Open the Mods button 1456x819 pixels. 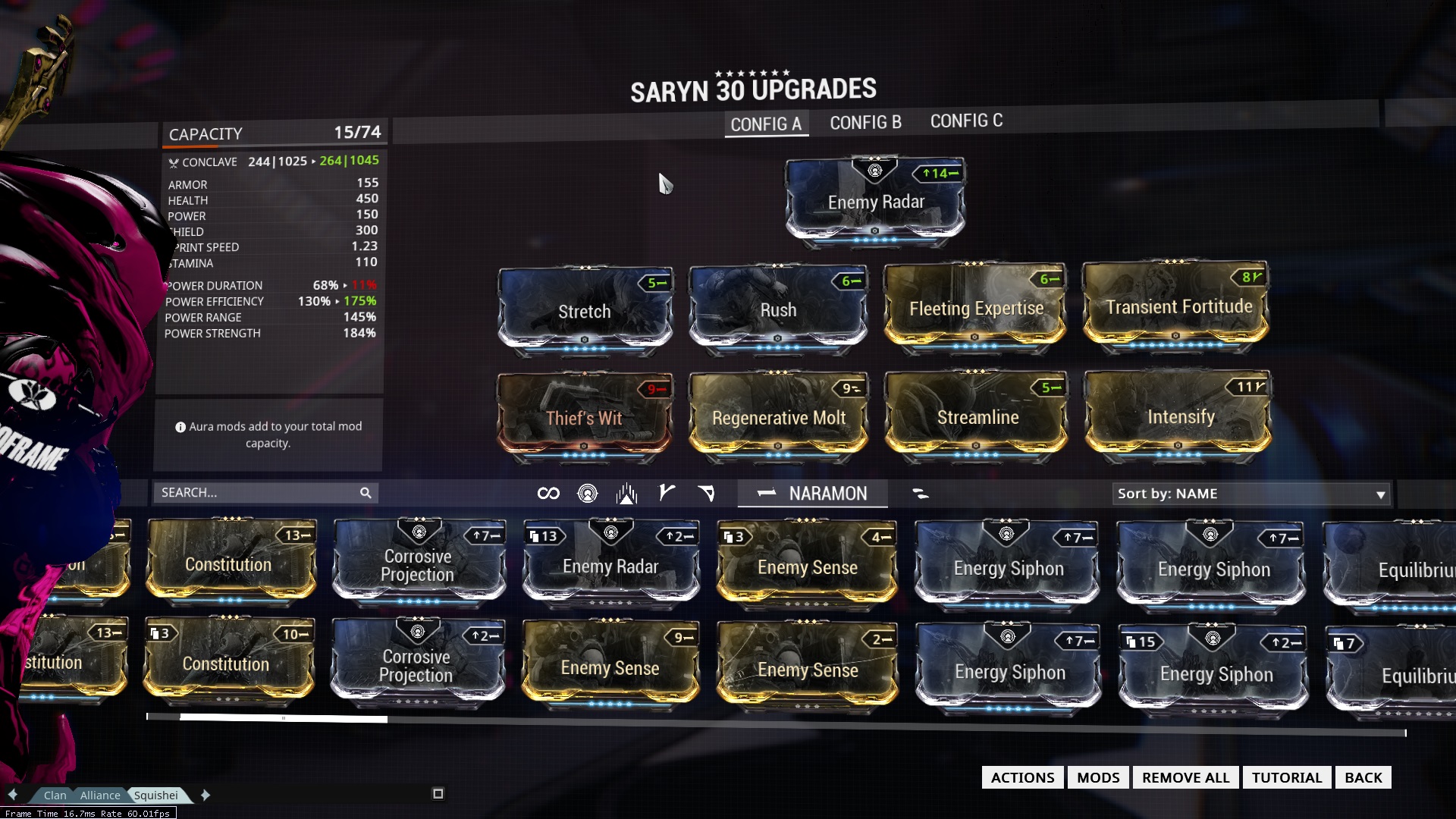(1097, 777)
